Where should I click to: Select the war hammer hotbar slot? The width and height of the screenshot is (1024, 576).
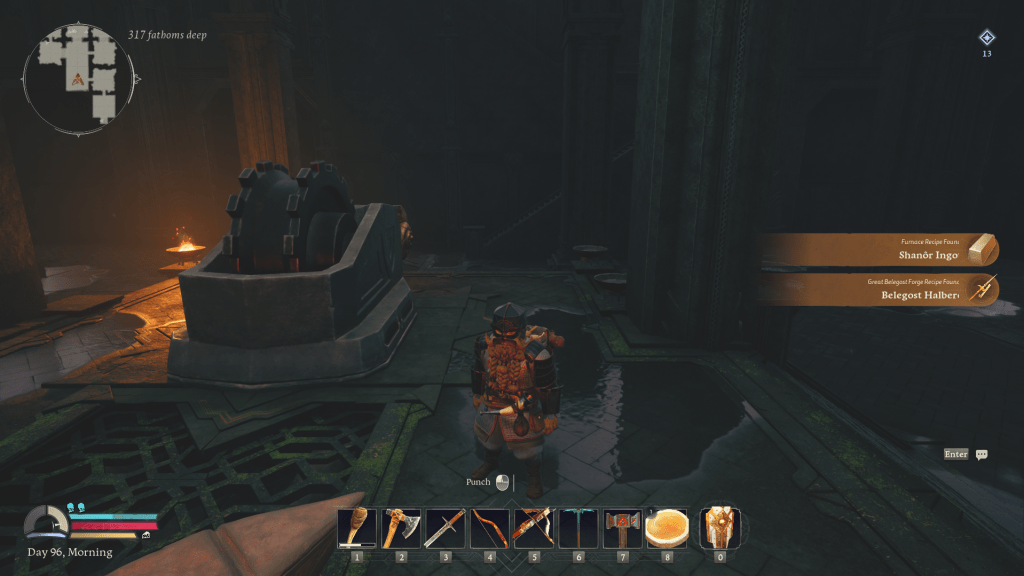pos(621,527)
